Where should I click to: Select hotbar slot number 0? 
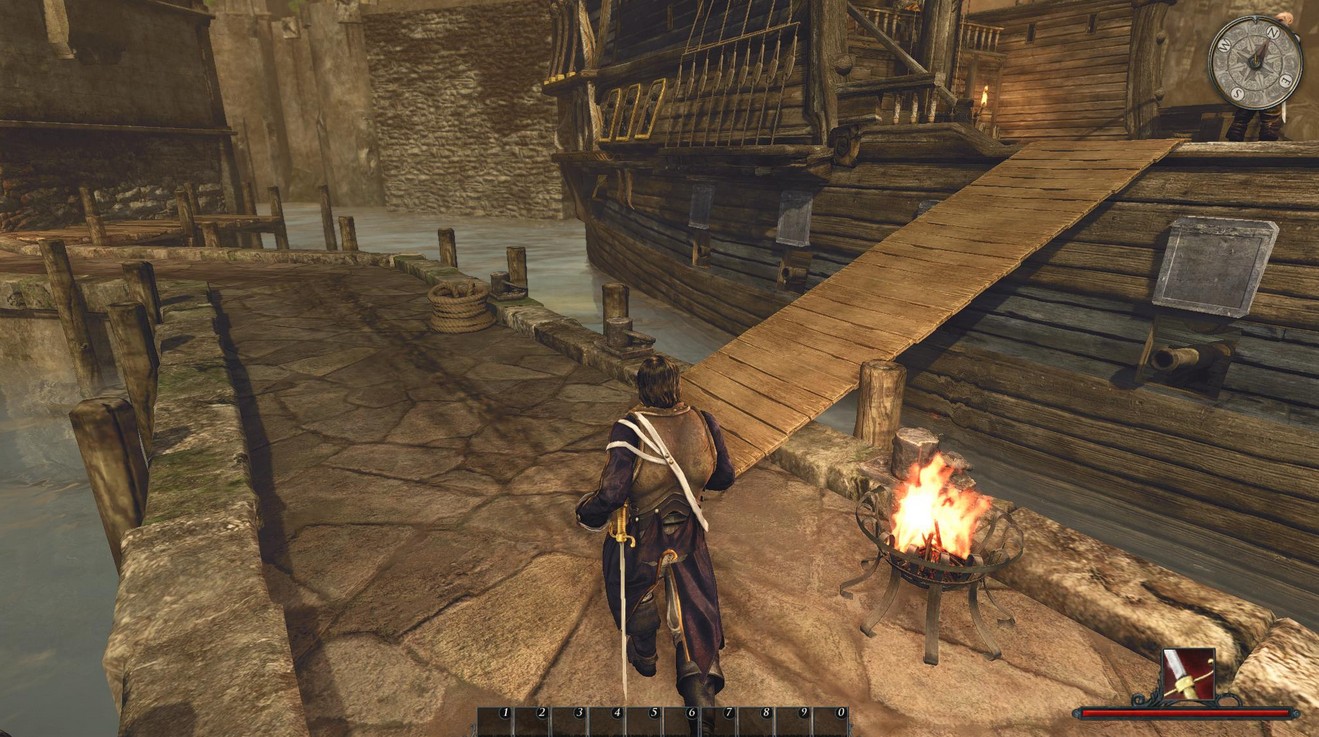832,722
